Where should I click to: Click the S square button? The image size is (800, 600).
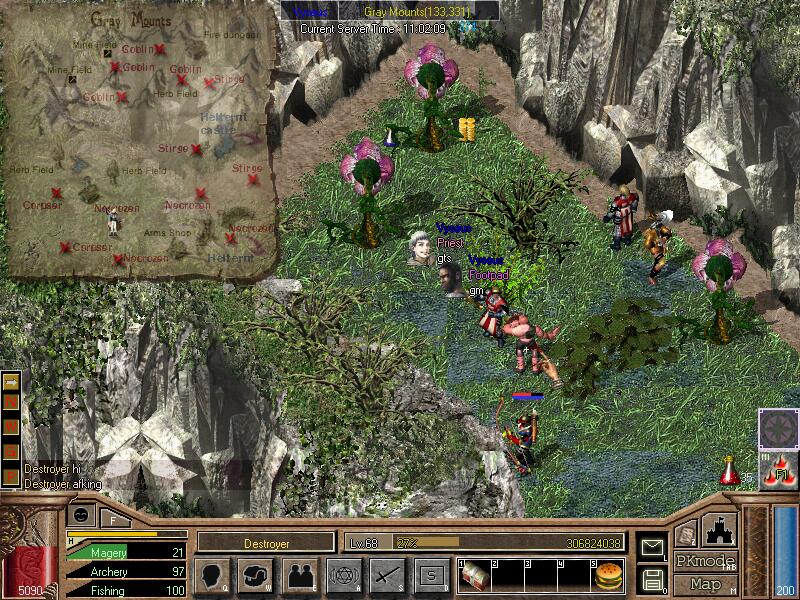(x=430, y=575)
